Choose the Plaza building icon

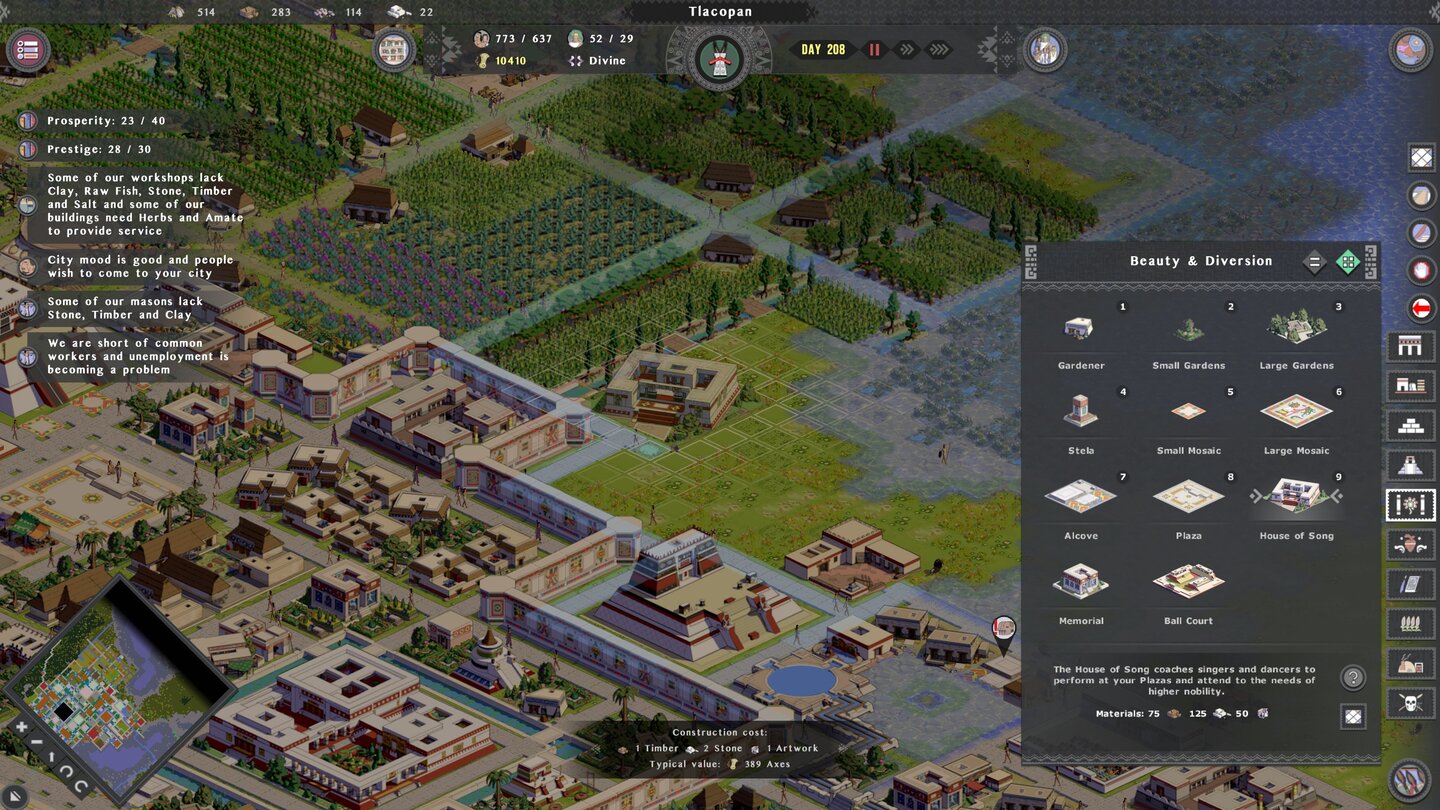[x=1188, y=495]
